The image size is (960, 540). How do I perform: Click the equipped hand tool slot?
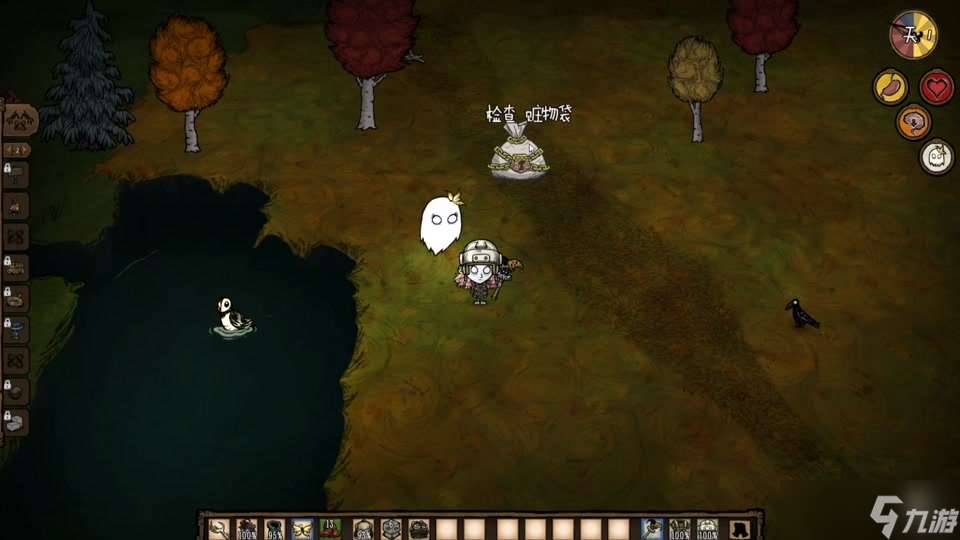click(x=652, y=529)
